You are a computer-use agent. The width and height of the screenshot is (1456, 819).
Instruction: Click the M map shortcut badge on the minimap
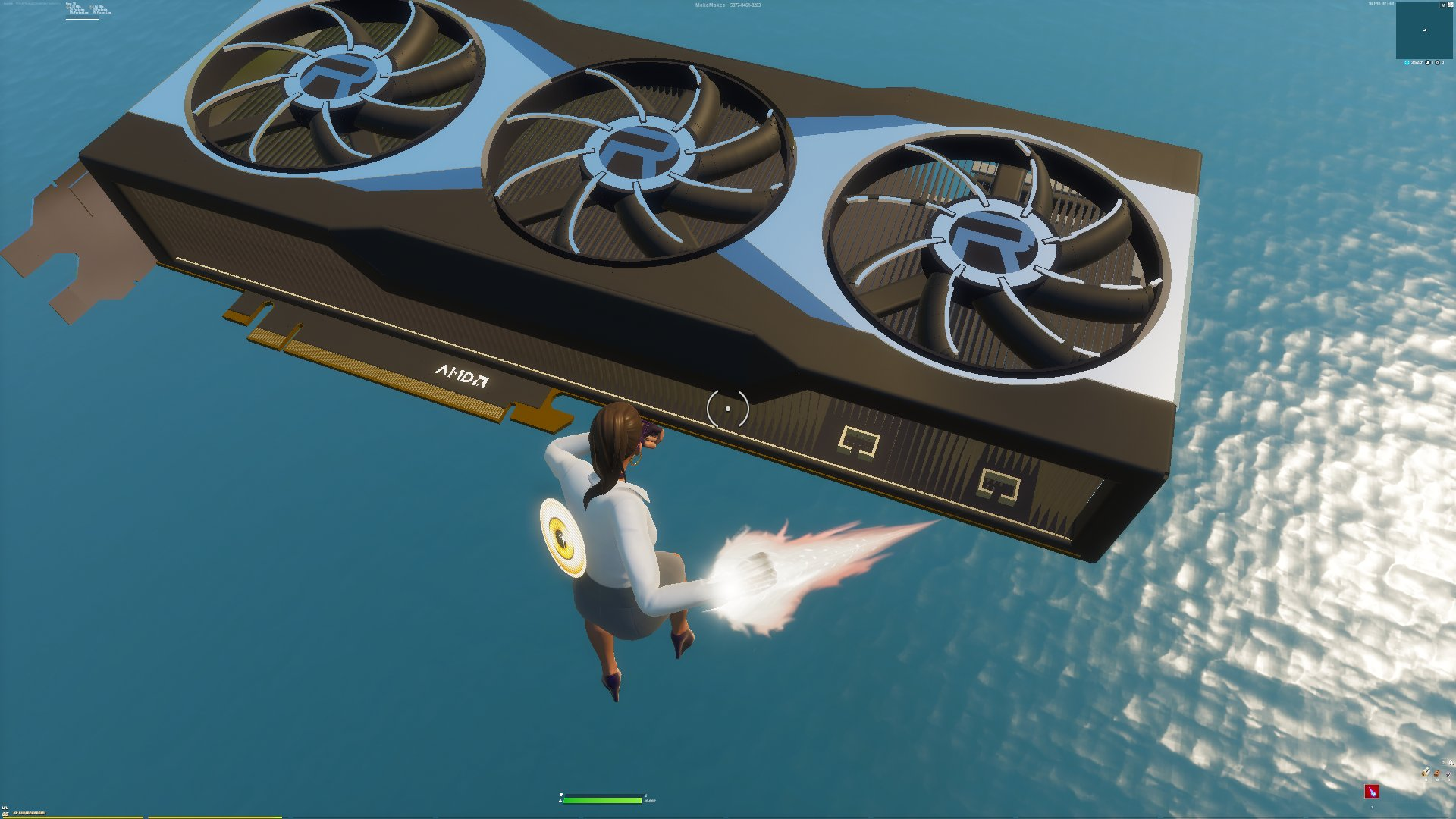(x=1443, y=5)
